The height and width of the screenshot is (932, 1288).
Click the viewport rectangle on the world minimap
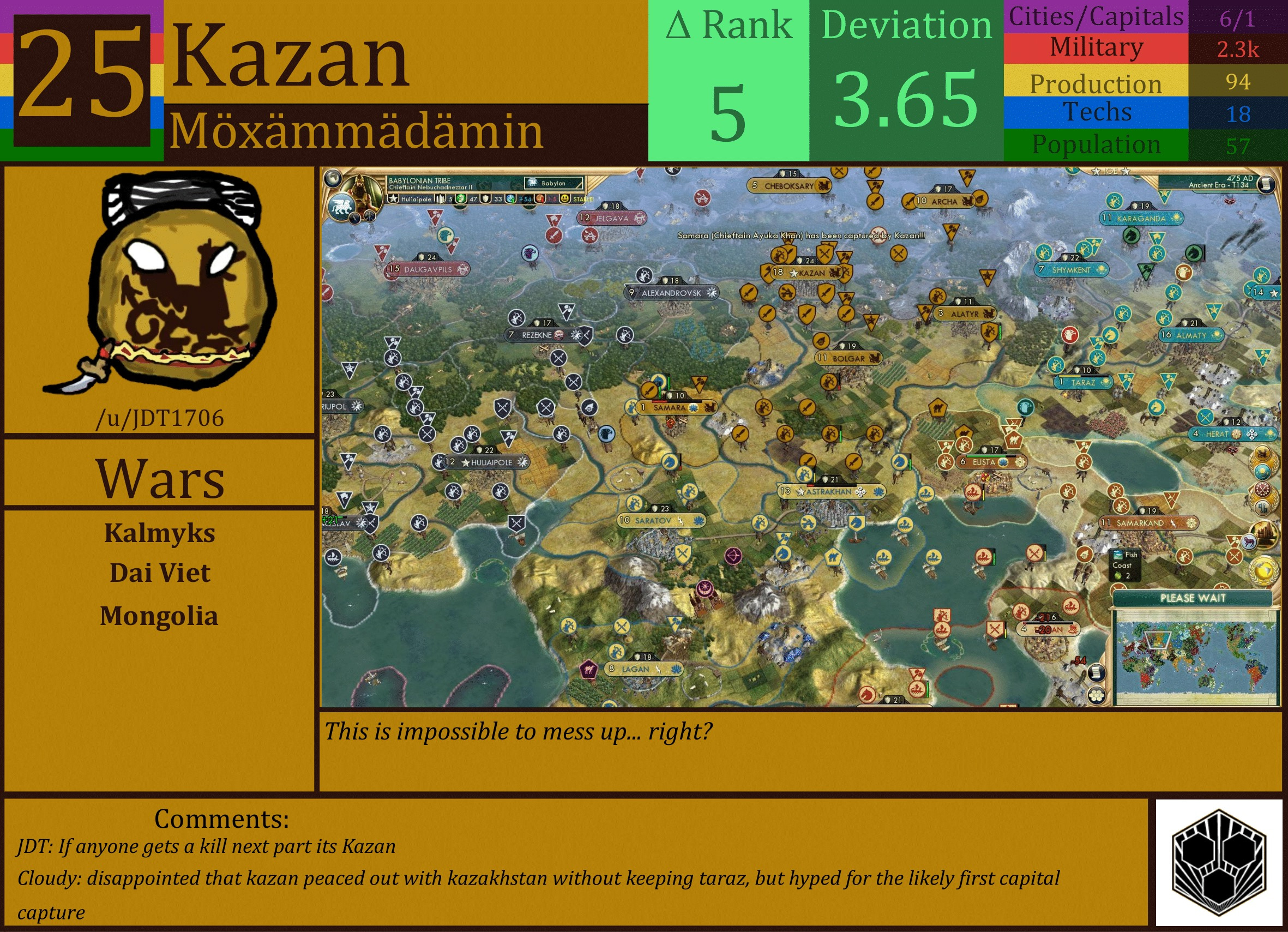coord(1158,641)
